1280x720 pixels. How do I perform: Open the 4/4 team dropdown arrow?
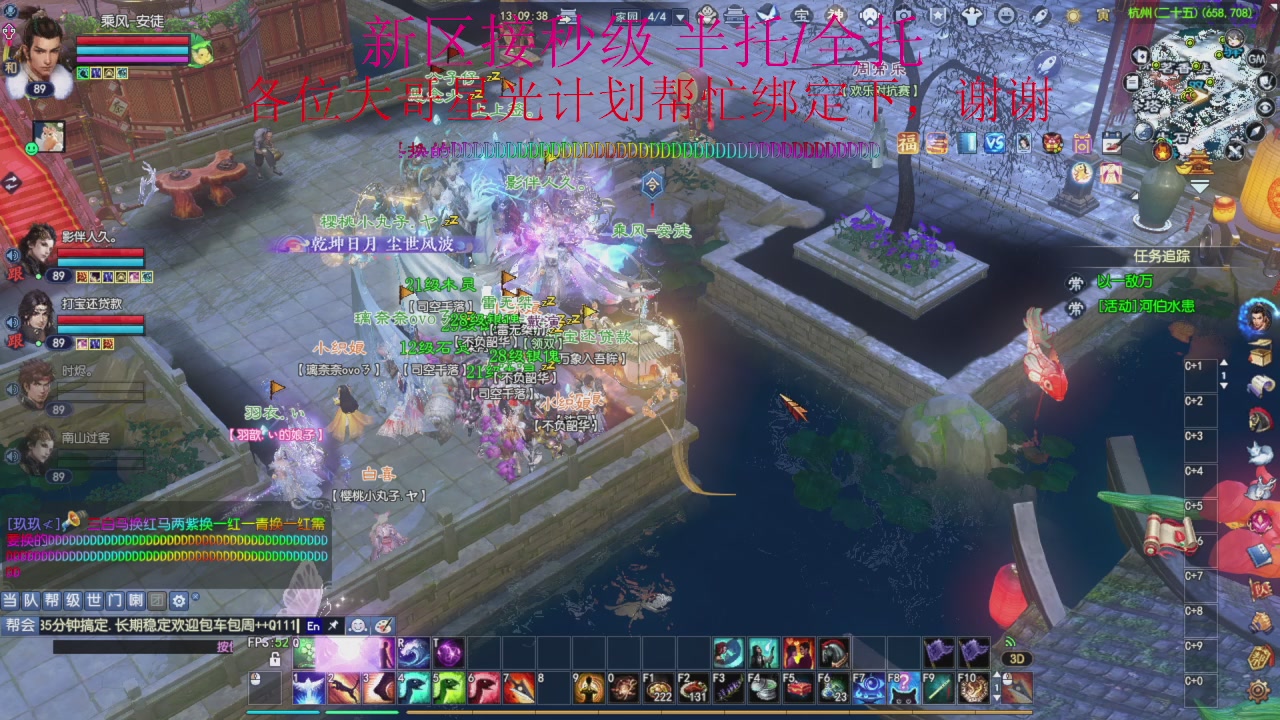[x=679, y=16]
